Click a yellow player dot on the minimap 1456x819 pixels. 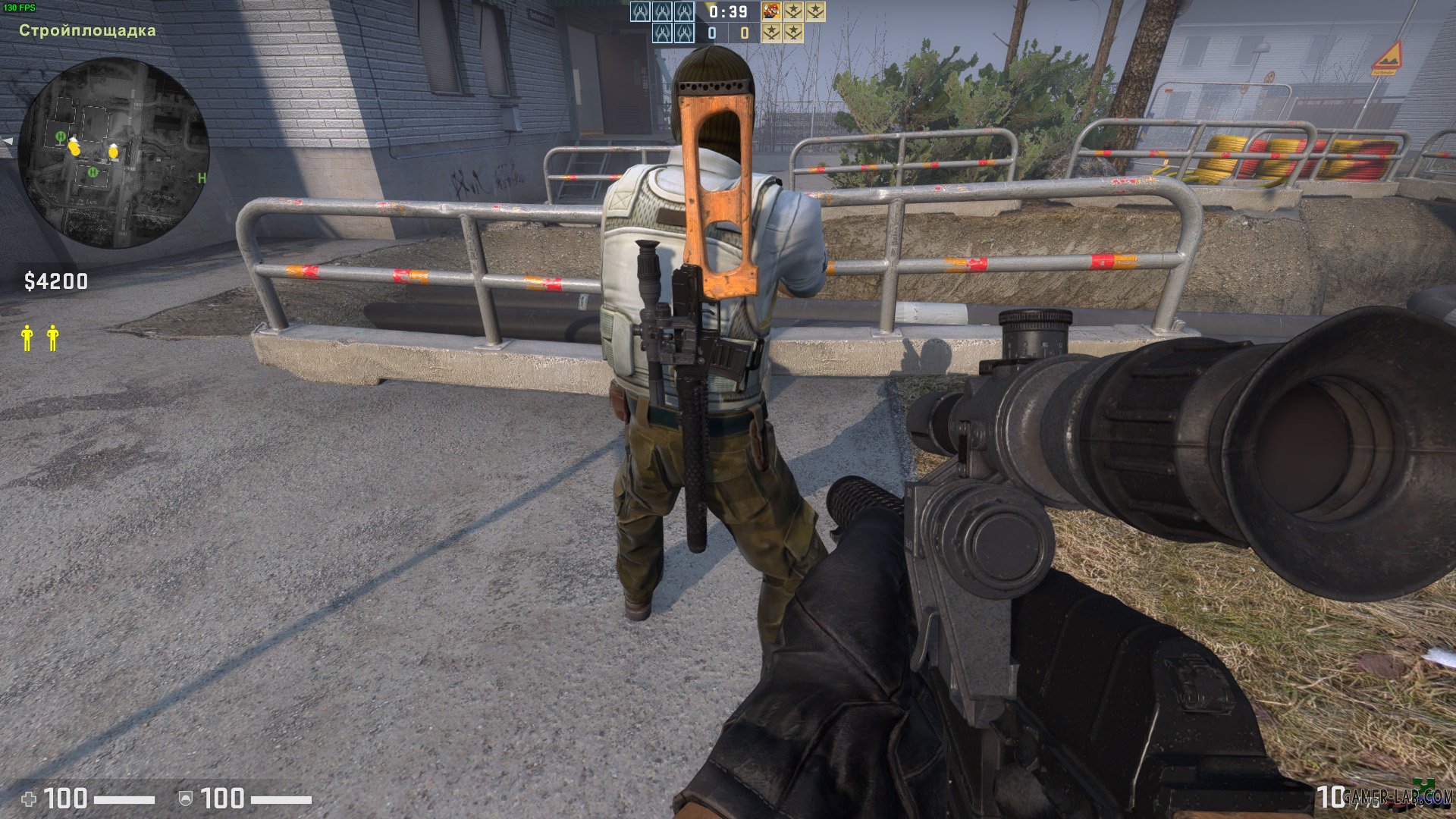[76, 149]
